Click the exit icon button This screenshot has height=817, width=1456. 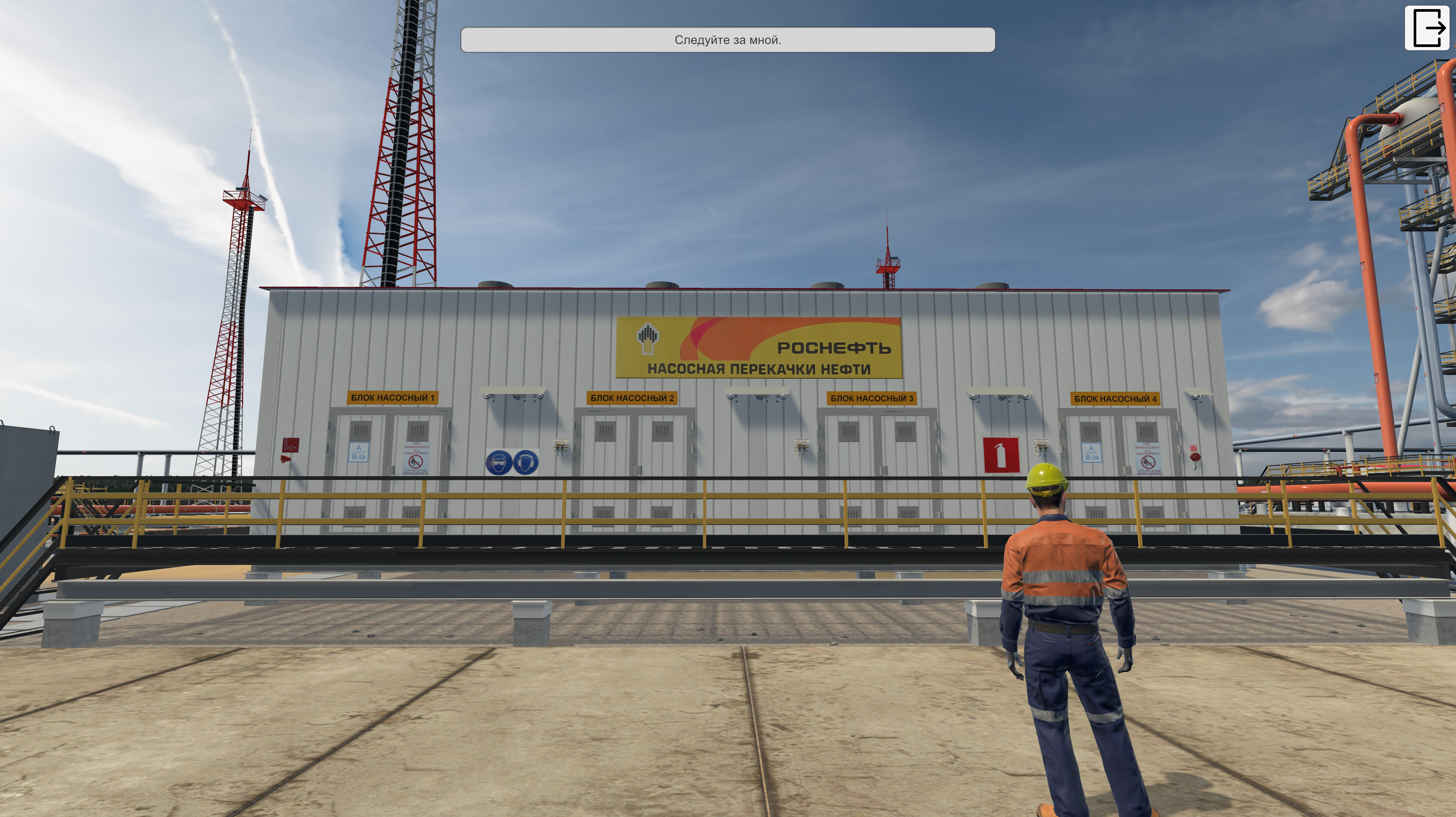coord(1428,28)
